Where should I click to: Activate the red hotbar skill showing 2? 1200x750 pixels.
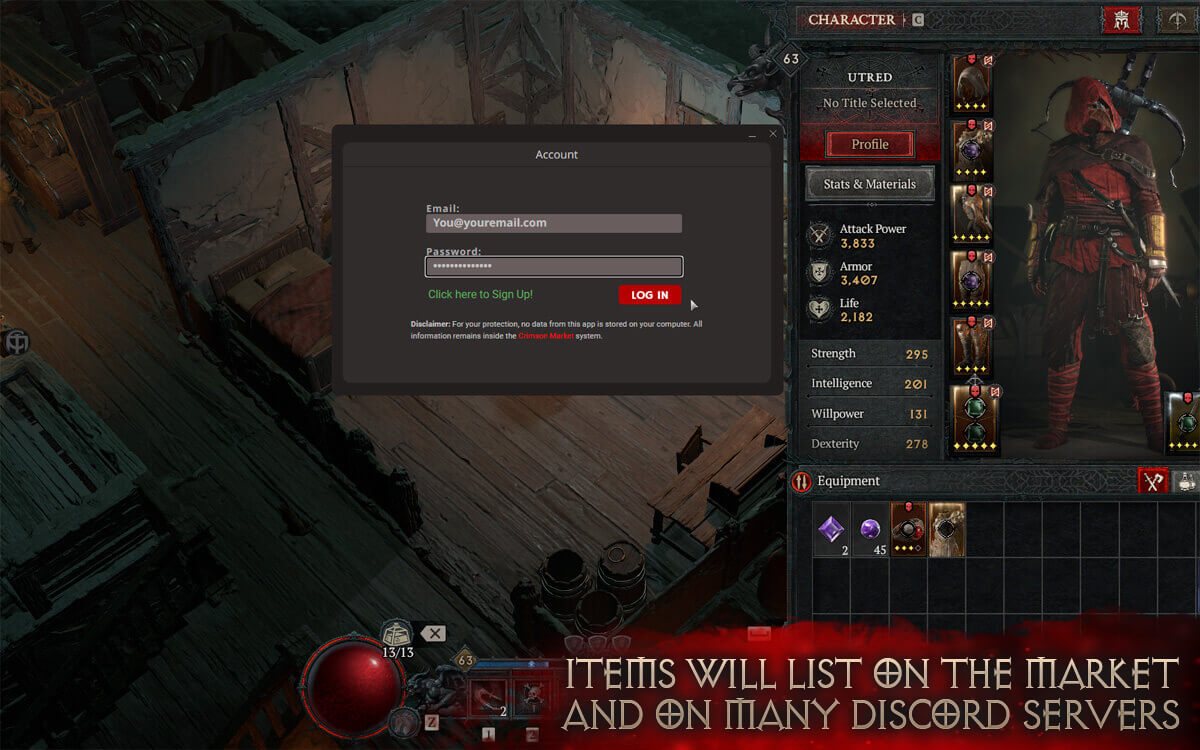(x=490, y=698)
